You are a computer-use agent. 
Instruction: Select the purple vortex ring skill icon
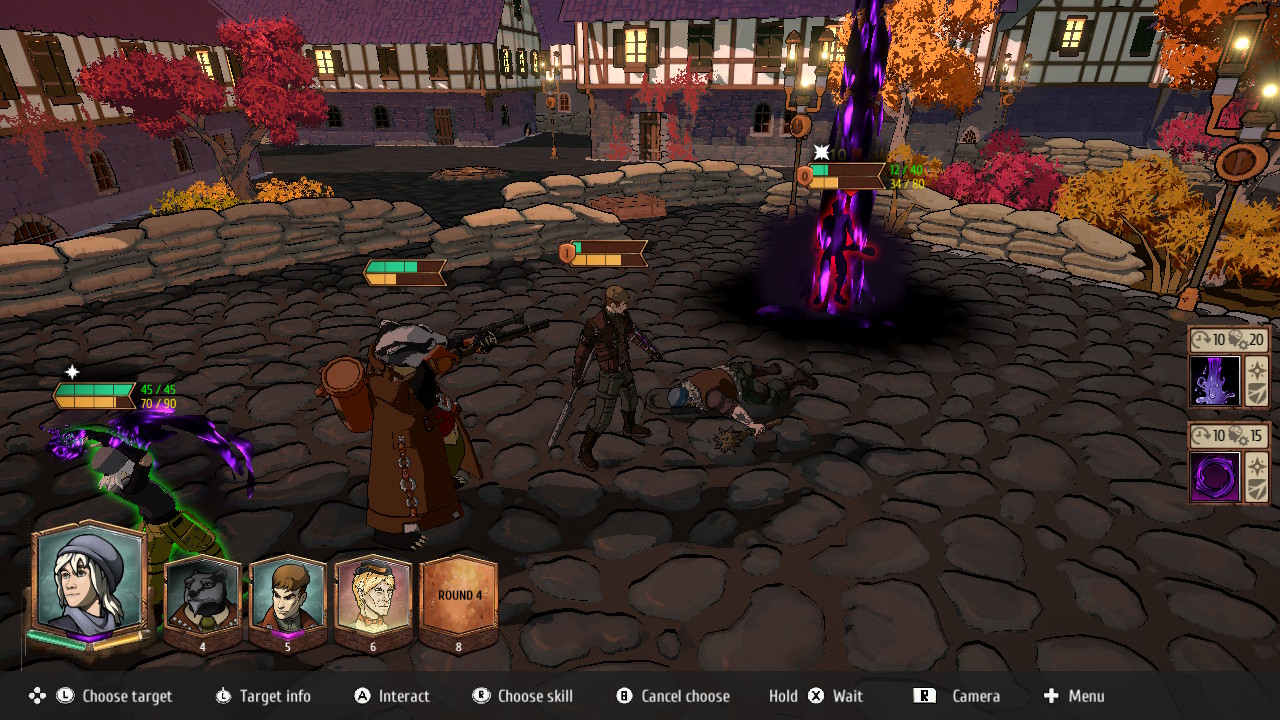click(1214, 478)
